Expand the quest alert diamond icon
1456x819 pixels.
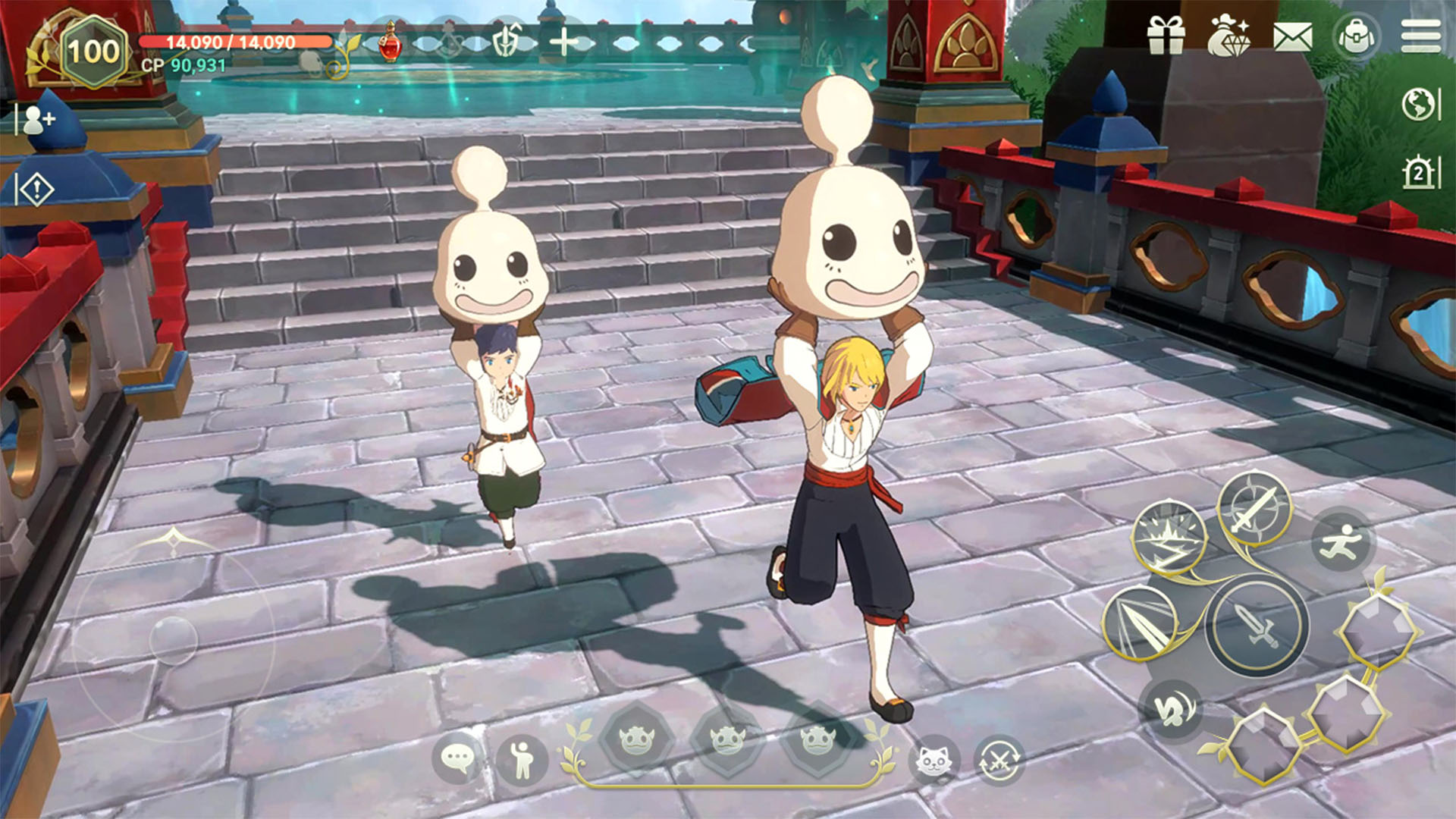click(36, 190)
